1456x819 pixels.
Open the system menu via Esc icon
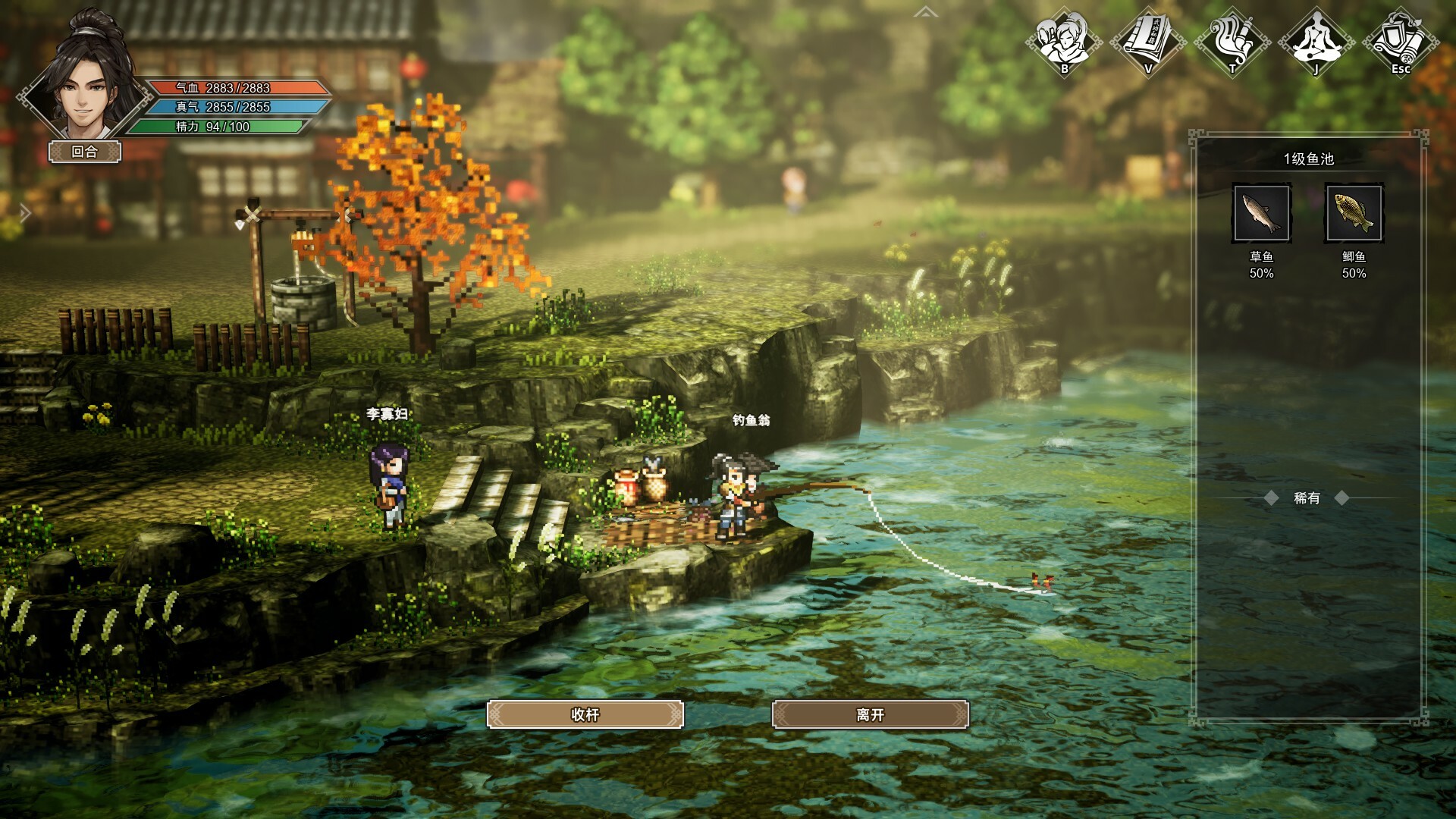point(1401,42)
